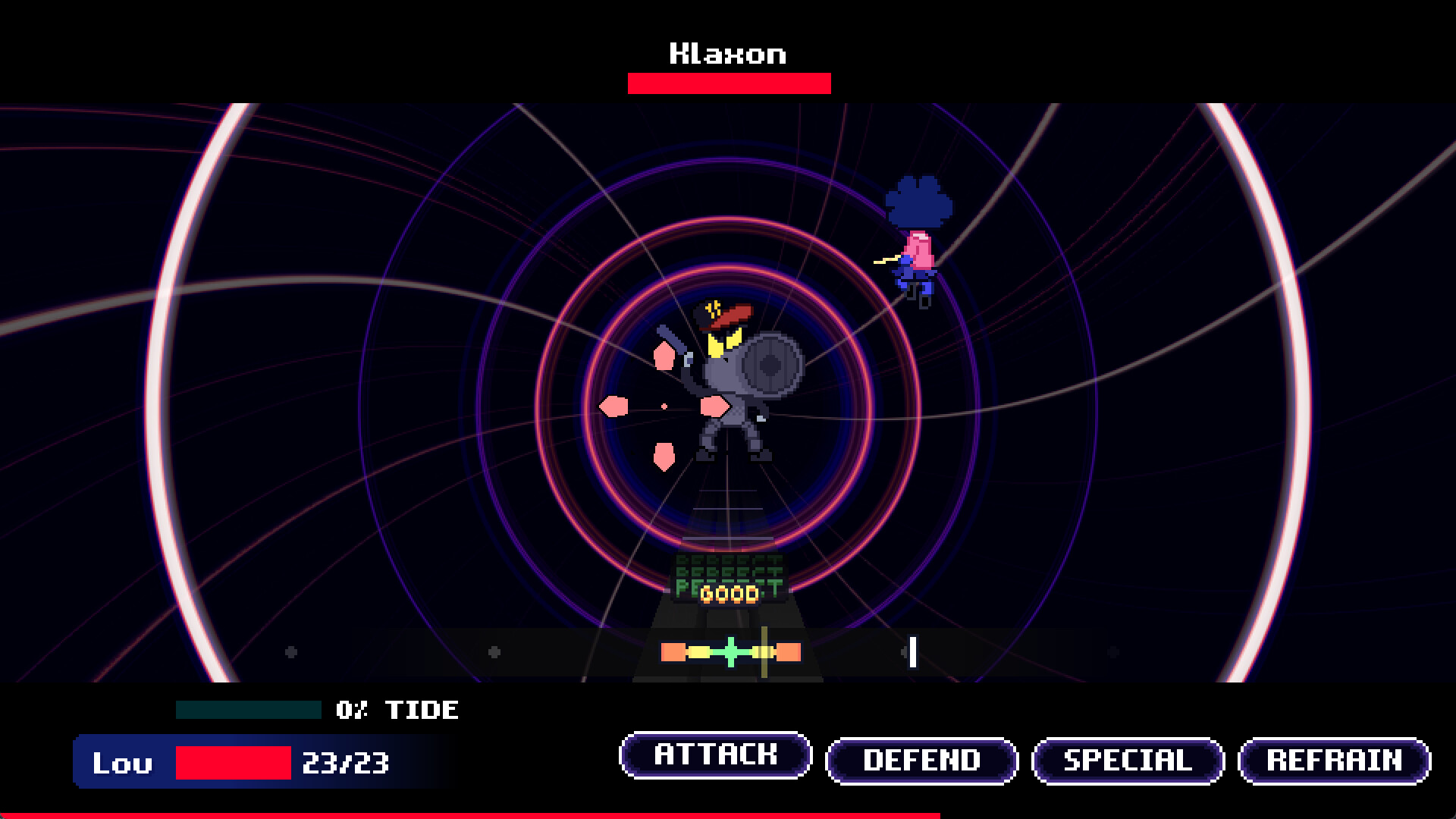The width and height of the screenshot is (1456, 819).
Task: Select the ATTACK command
Action: pos(716,755)
